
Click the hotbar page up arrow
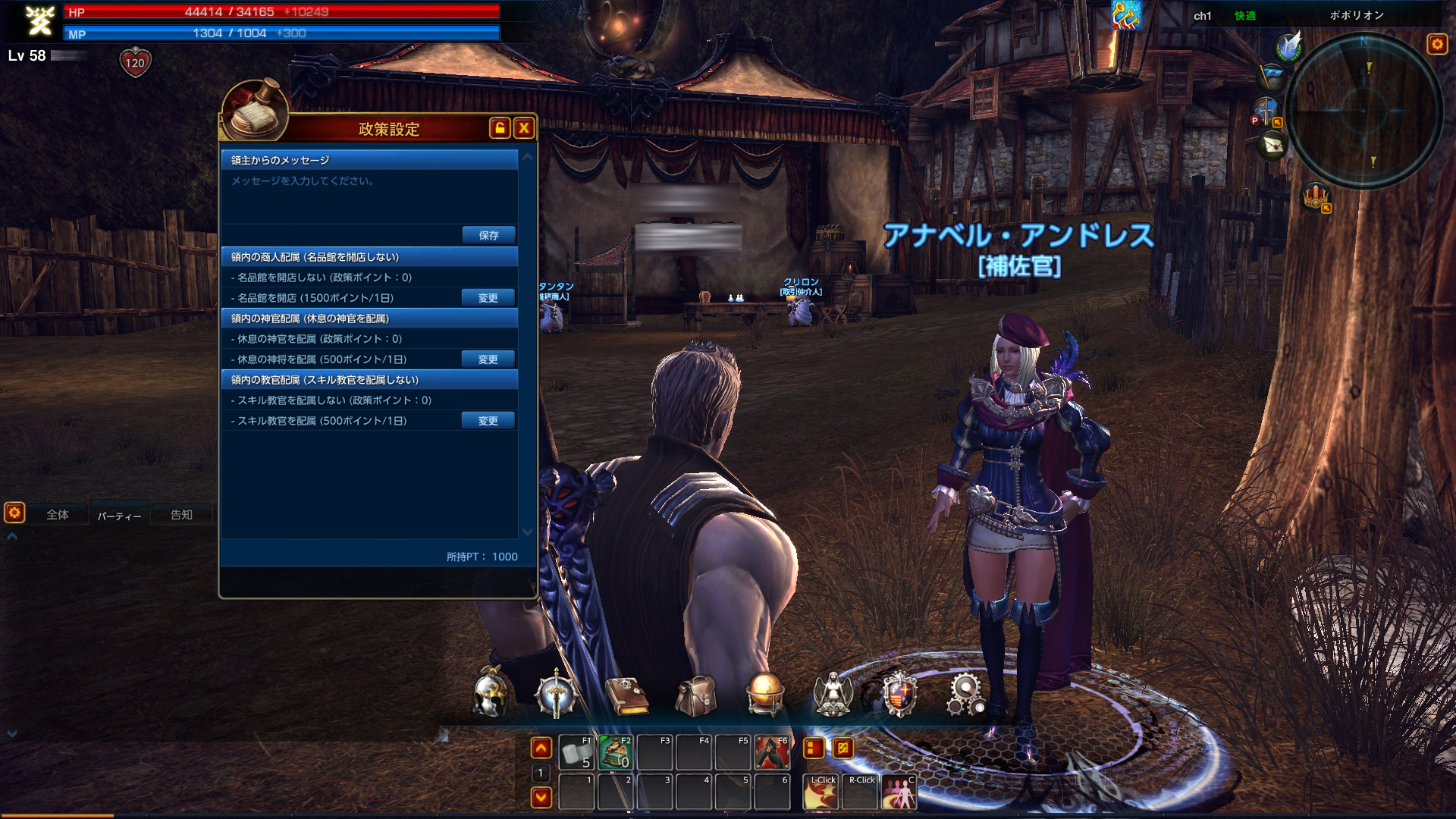[x=541, y=748]
